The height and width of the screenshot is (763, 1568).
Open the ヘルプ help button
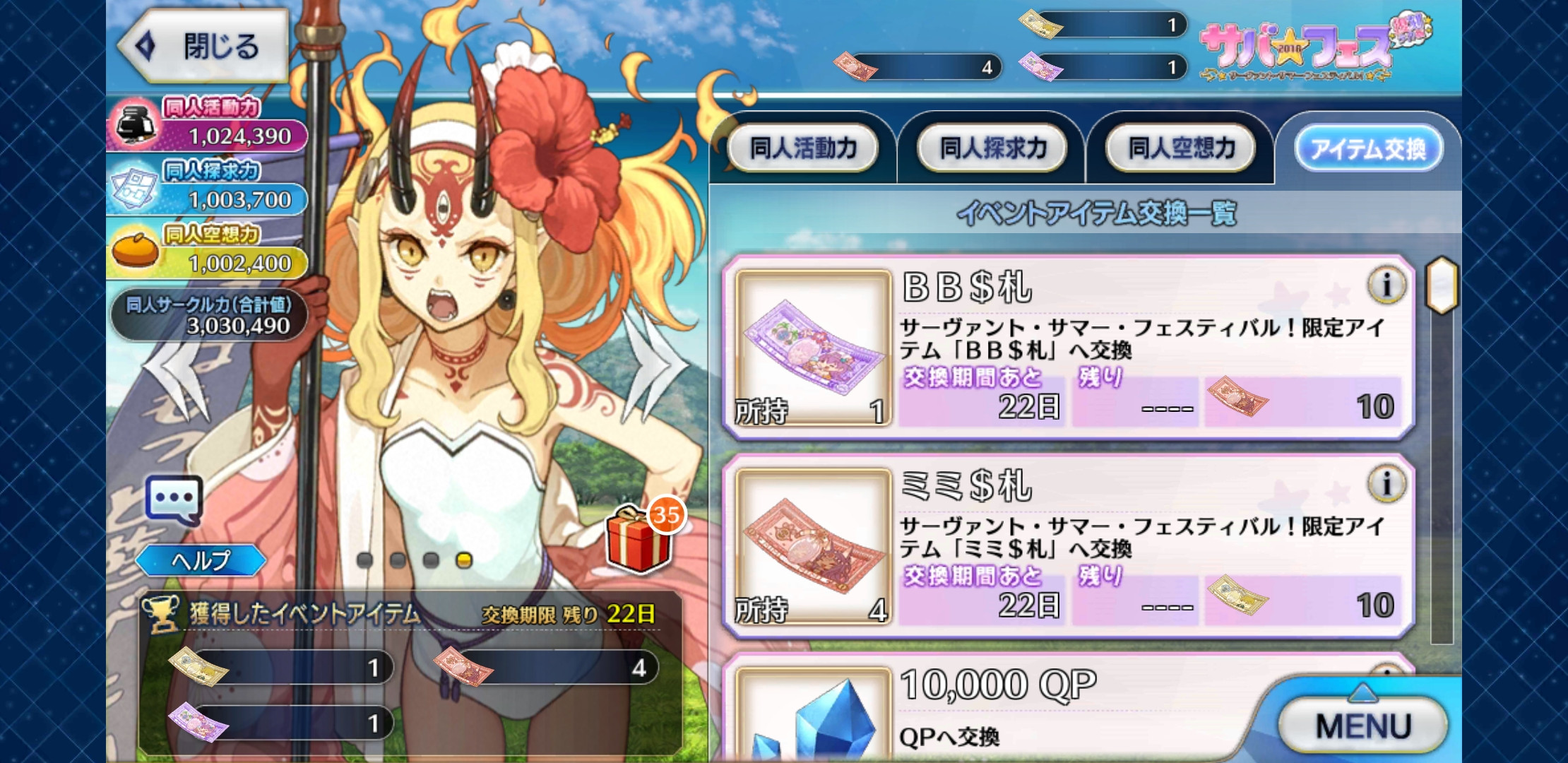[x=201, y=561]
